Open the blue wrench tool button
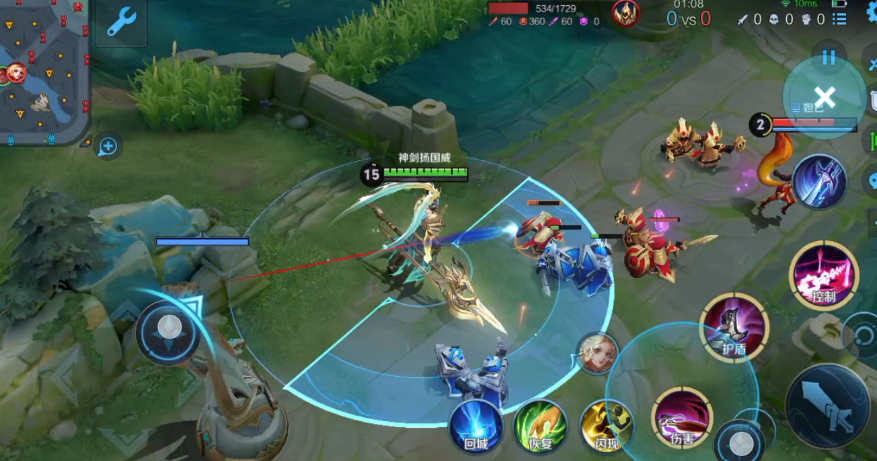877x461 pixels. 121,22
